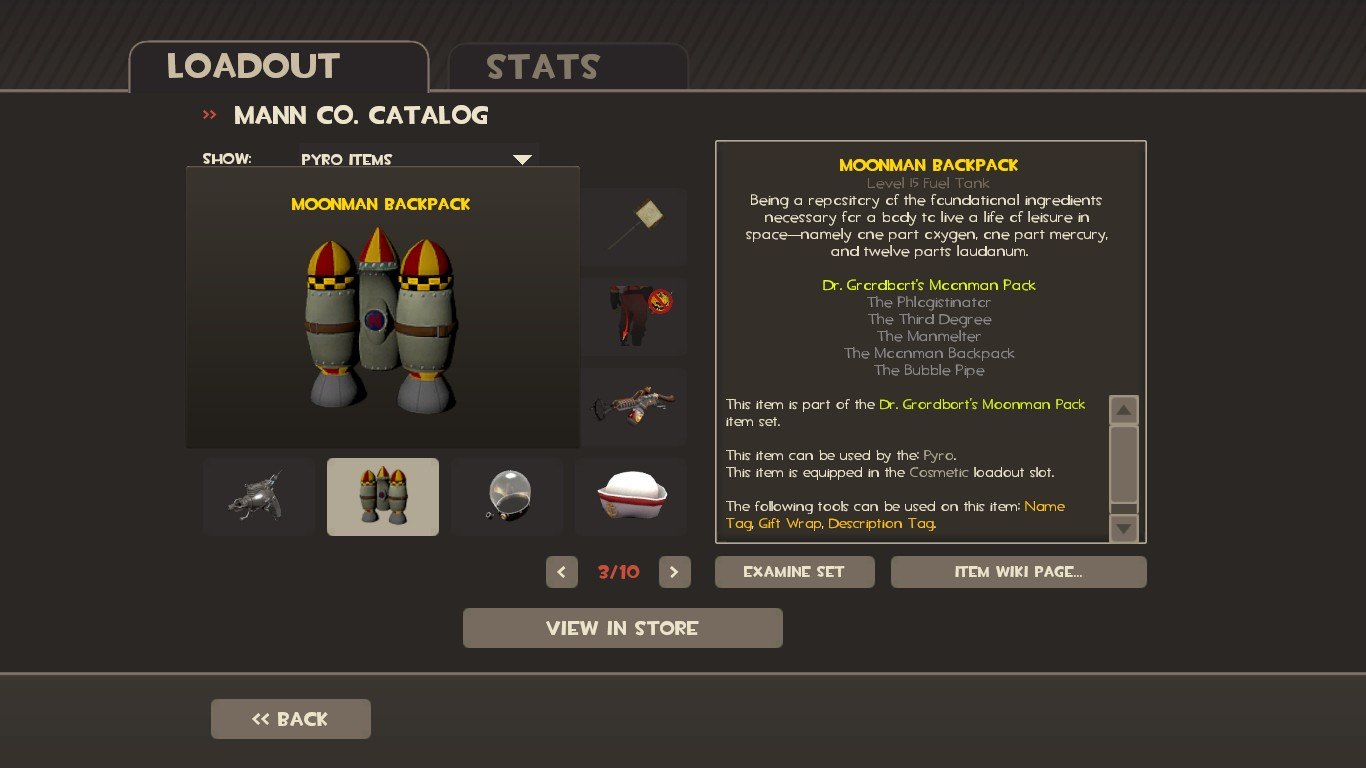This screenshot has width=1366, height=768.
Task: Click the description scroll up arrow
Action: [x=1124, y=410]
